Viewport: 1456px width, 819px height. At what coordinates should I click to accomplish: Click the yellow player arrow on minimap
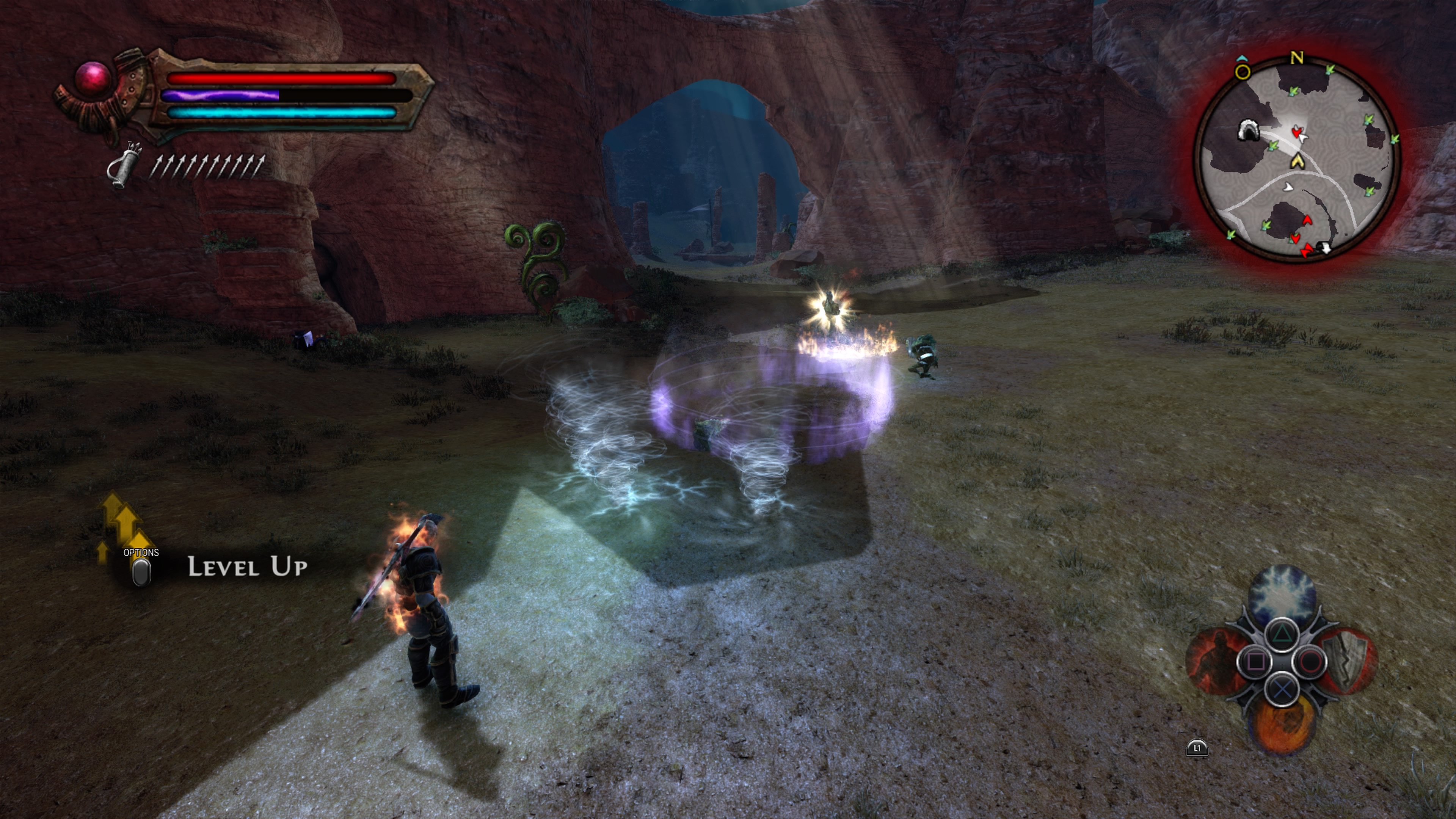coord(1298,162)
